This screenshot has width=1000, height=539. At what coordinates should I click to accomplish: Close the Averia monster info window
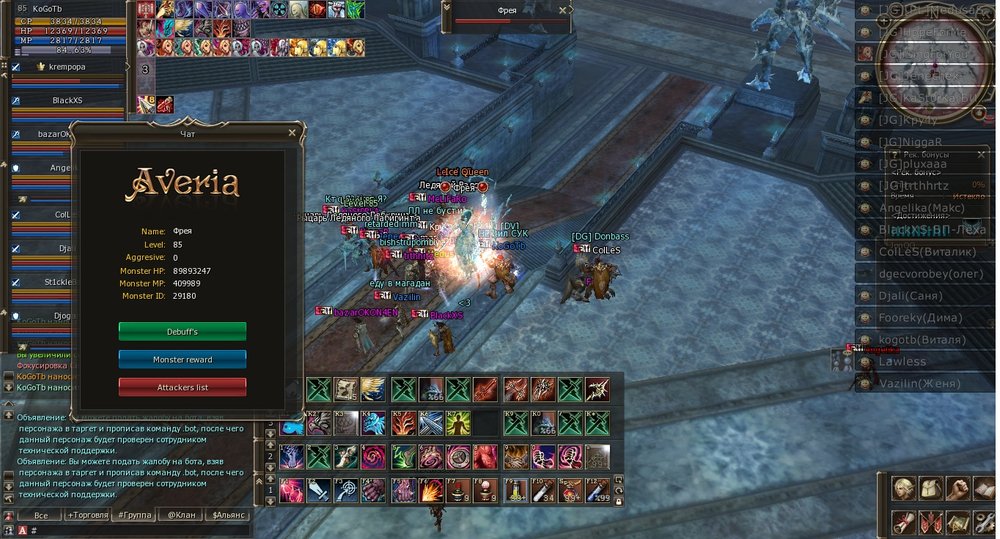[292, 132]
